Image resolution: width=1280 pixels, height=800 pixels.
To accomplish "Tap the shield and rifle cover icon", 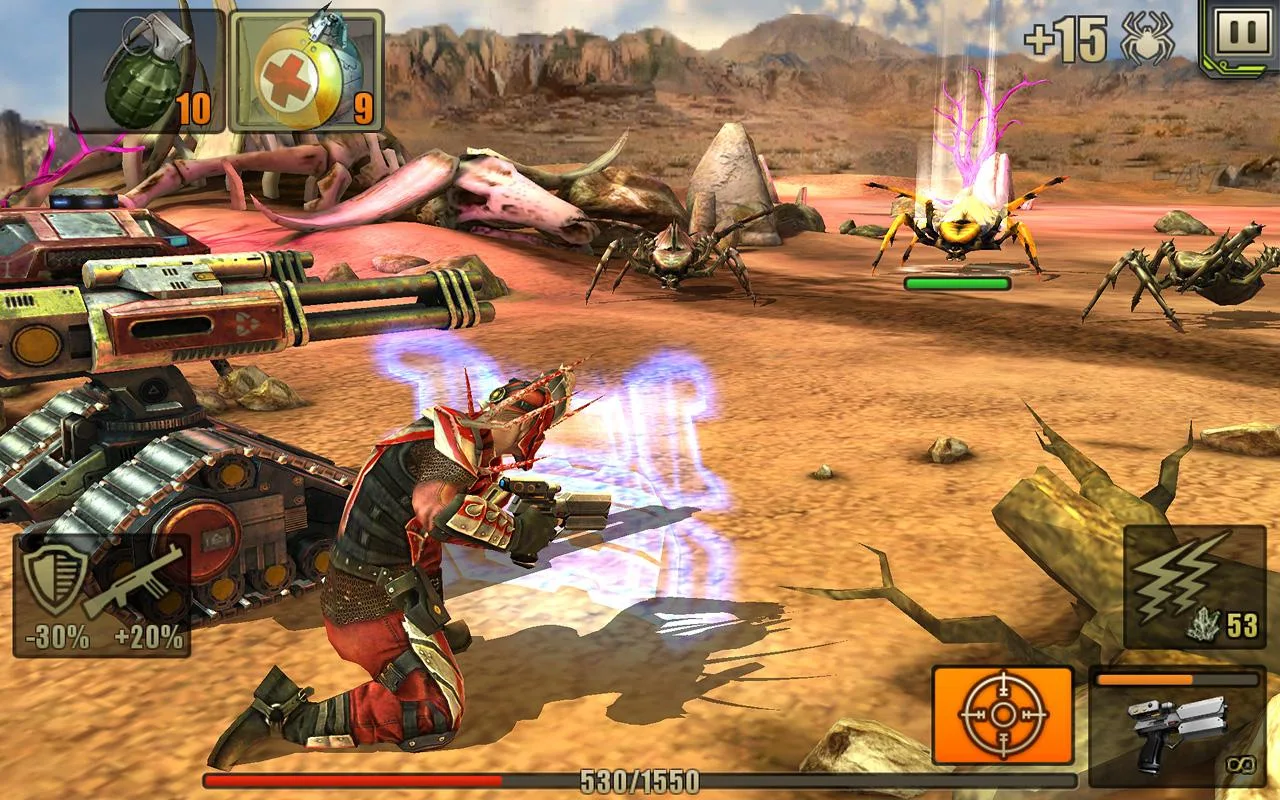I will click(102, 595).
